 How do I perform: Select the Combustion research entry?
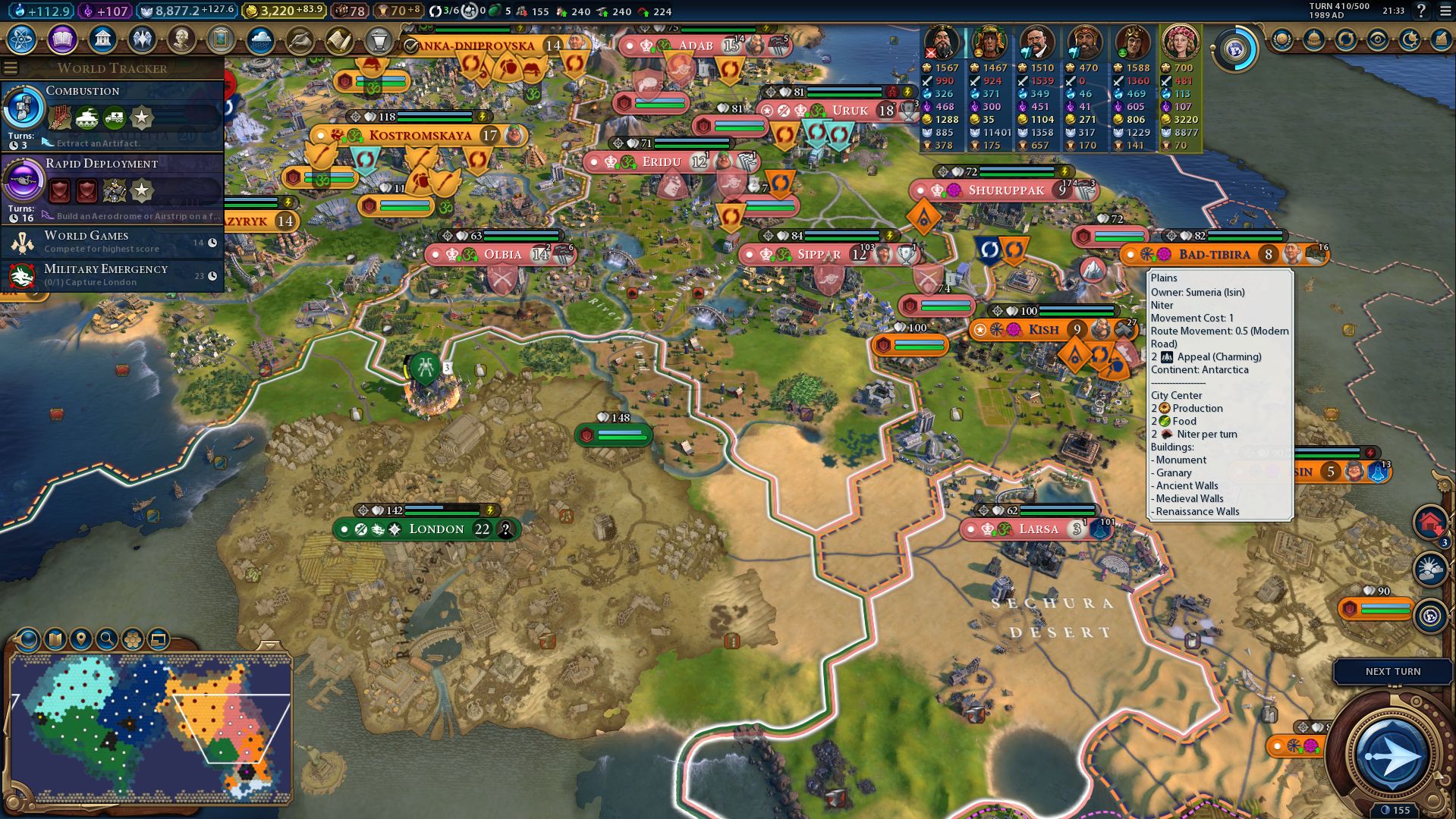point(112,114)
